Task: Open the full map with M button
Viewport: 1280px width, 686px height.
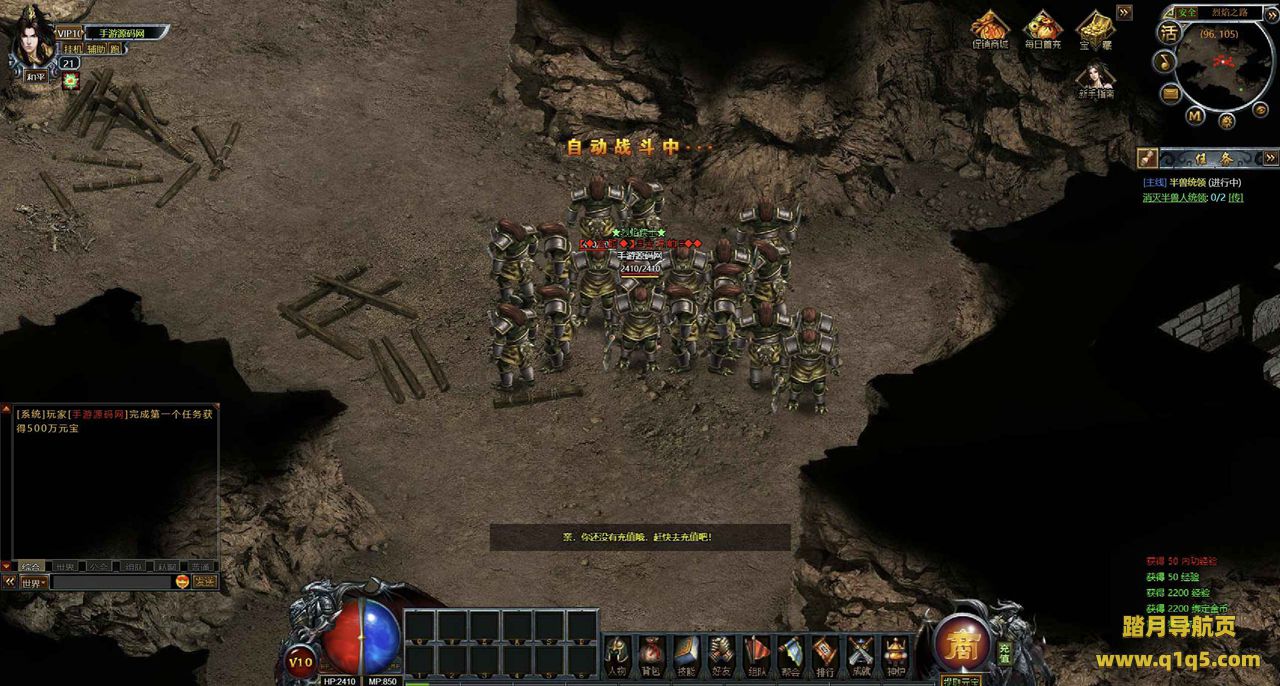Action: [1195, 115]
